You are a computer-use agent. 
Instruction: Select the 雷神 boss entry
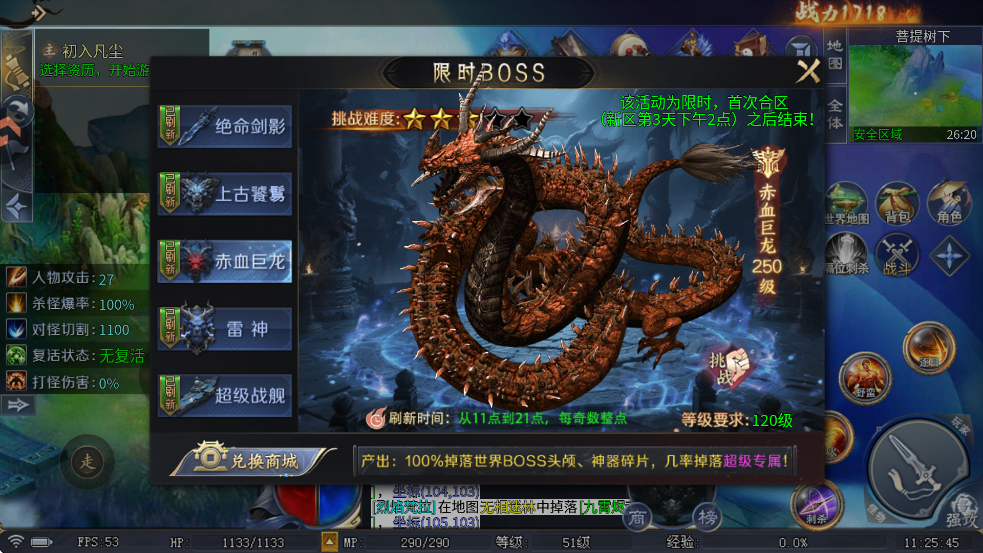click(225, 329)
